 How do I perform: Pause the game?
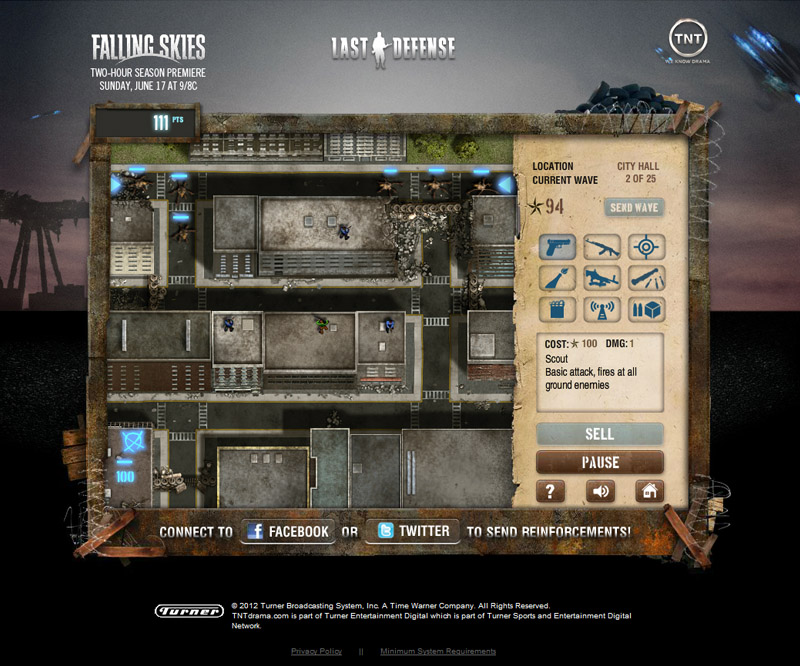tap(600, 462)
